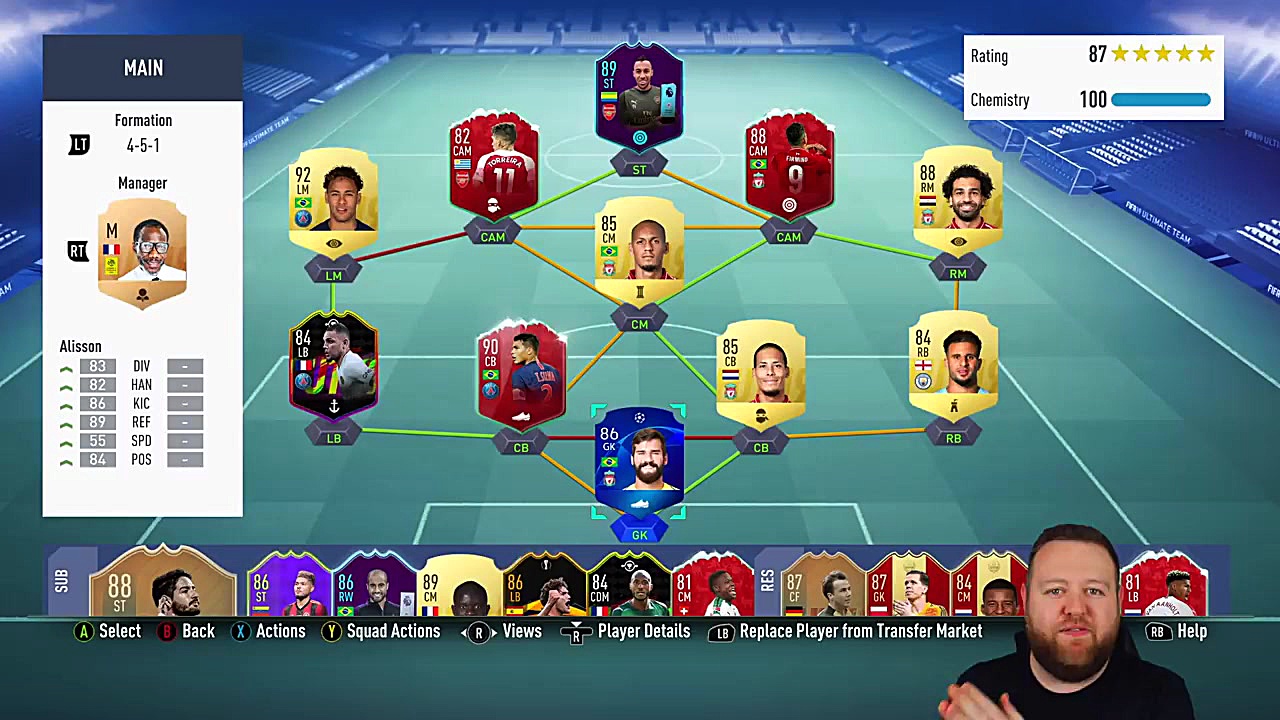1280x720 pixels.
Task: Switch to the MAIN tab
Action: (143, 68)
